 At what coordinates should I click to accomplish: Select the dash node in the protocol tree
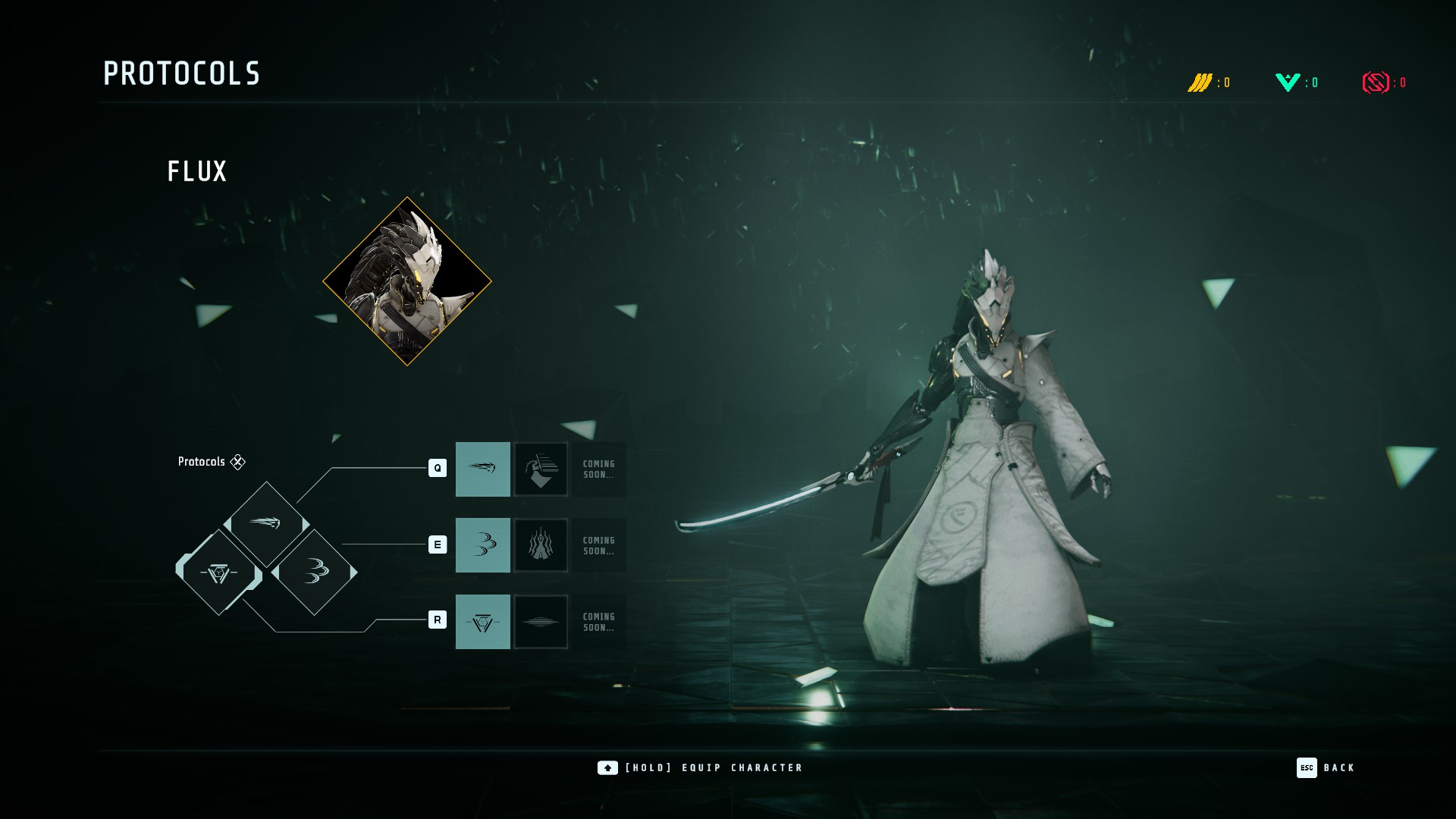pos(267,523)
